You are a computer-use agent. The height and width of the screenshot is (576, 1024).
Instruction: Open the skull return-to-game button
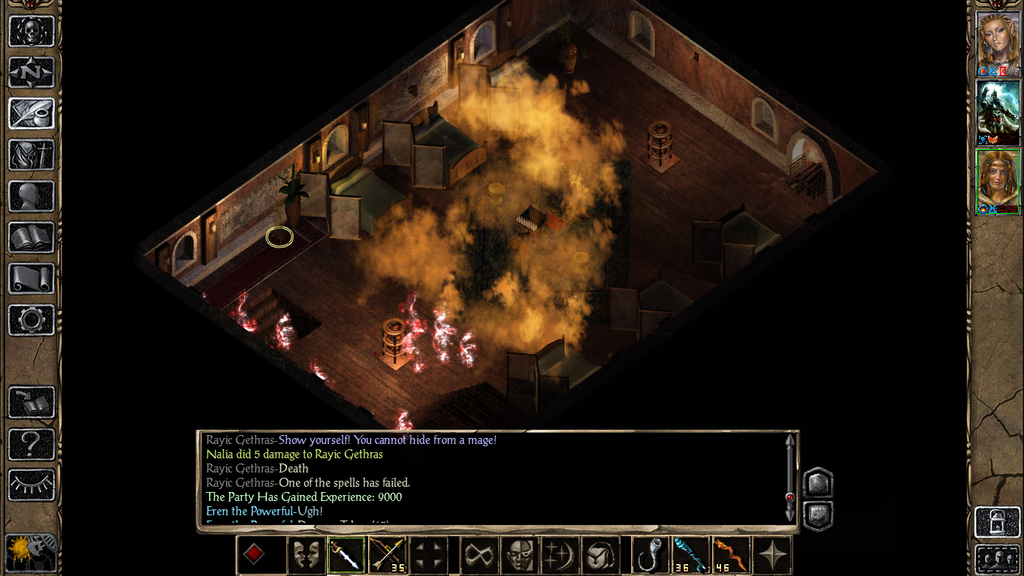point(31,30)
